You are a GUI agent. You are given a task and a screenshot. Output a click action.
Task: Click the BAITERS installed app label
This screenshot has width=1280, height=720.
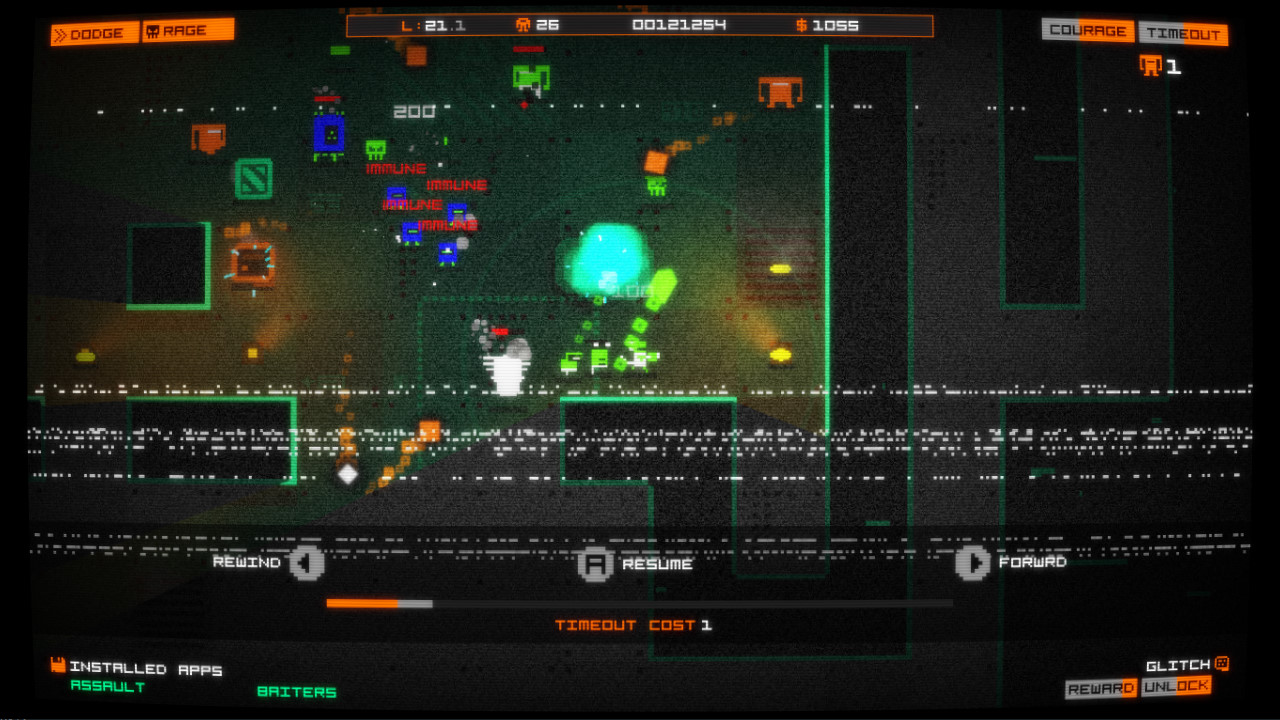point(297,691)
